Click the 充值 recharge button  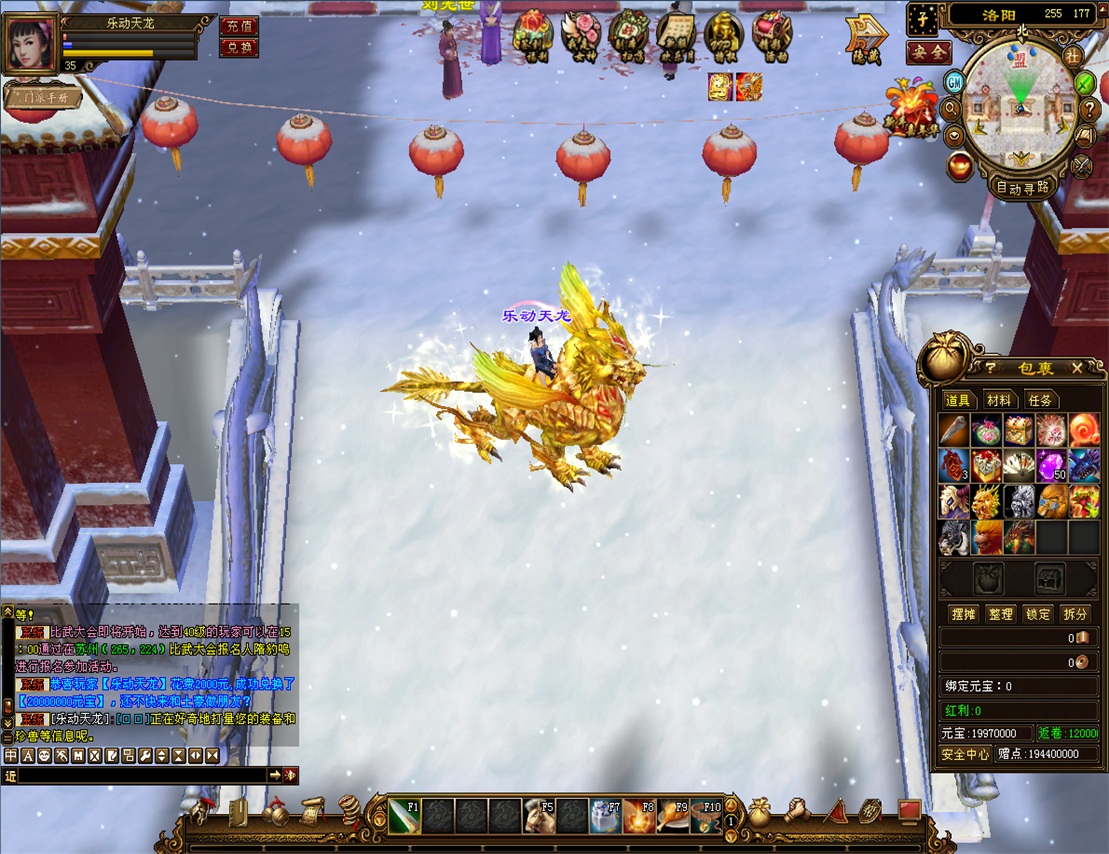tap(238, 26)
